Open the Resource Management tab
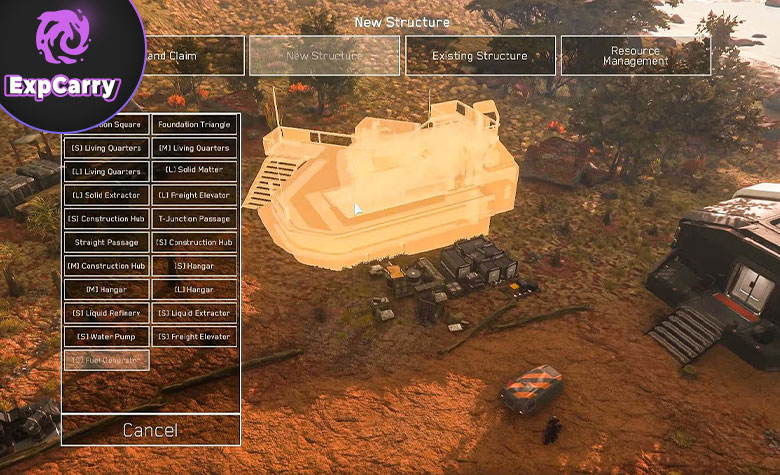 635,56
